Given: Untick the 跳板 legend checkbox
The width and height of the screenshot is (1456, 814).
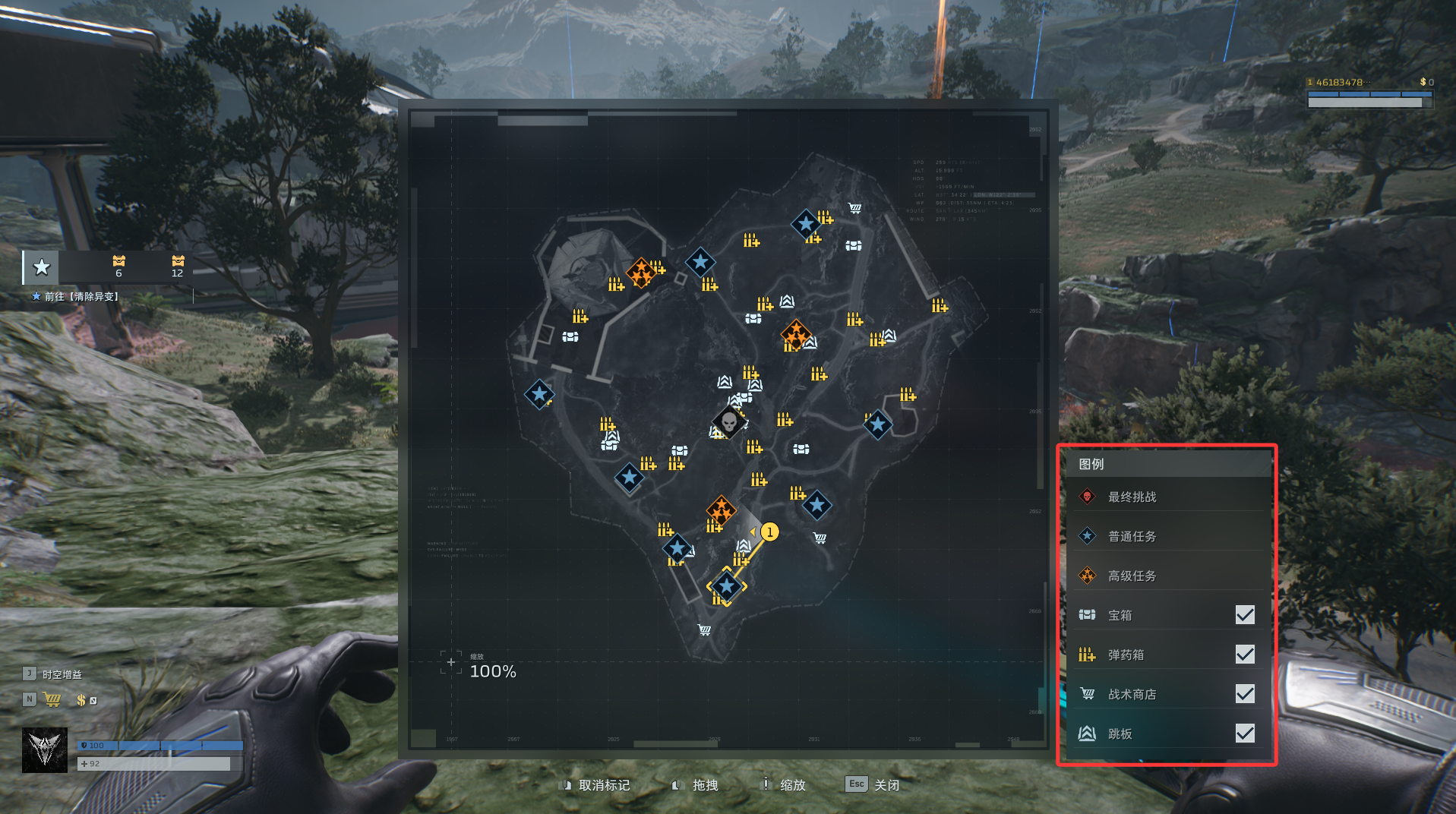Looking at the screenshot, I should coord(1244,733).
